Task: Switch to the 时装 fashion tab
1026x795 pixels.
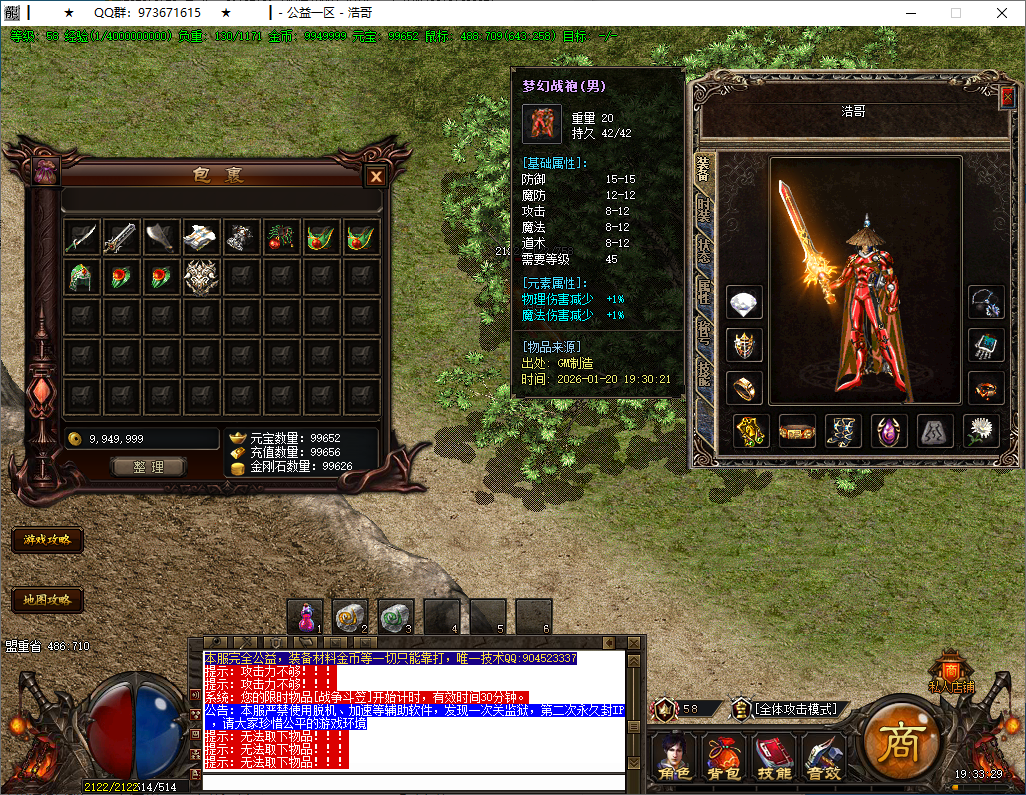Action: pos(705,210)
